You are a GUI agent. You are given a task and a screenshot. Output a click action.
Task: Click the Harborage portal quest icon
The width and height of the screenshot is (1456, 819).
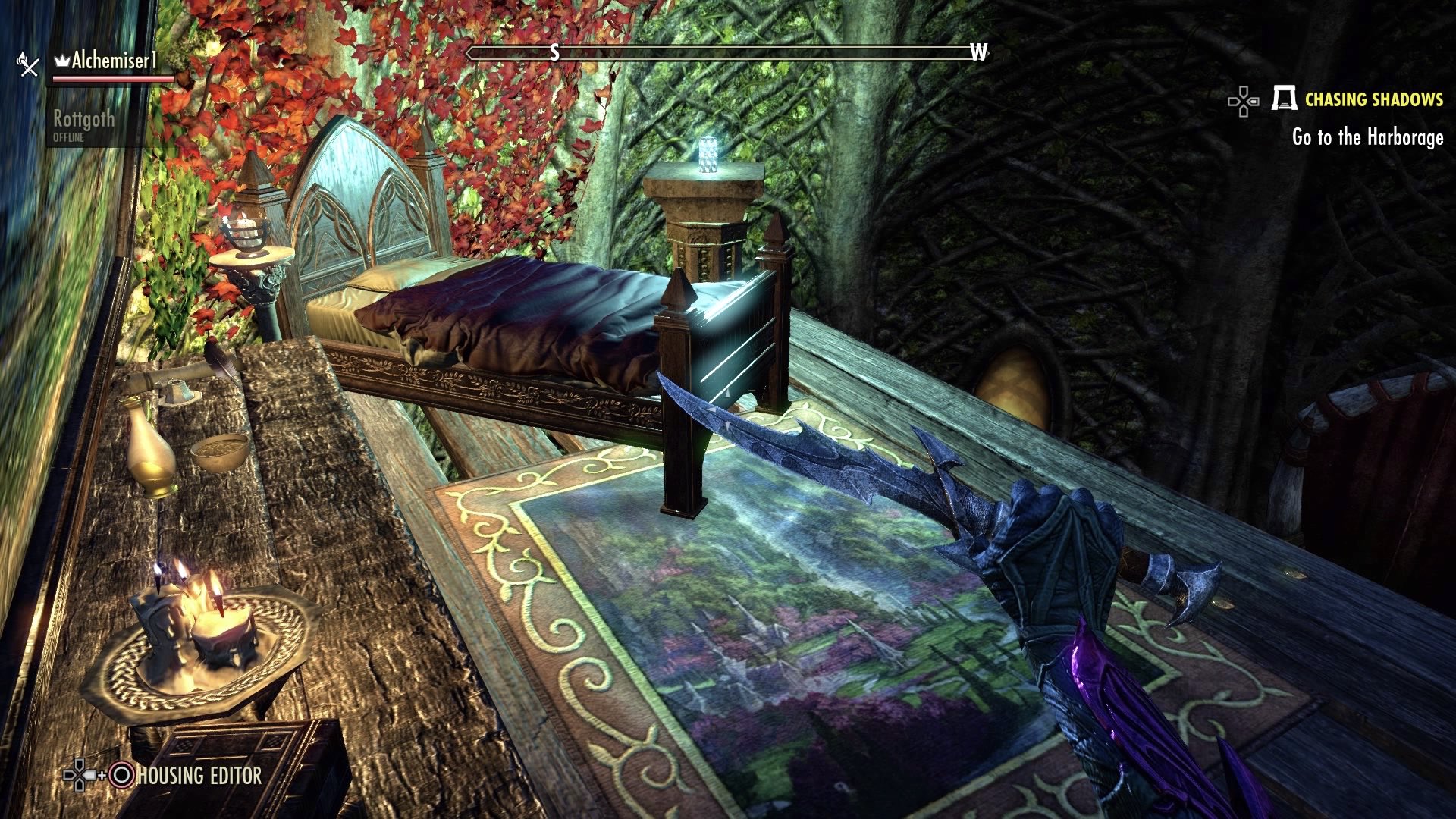coord(1283,99)
